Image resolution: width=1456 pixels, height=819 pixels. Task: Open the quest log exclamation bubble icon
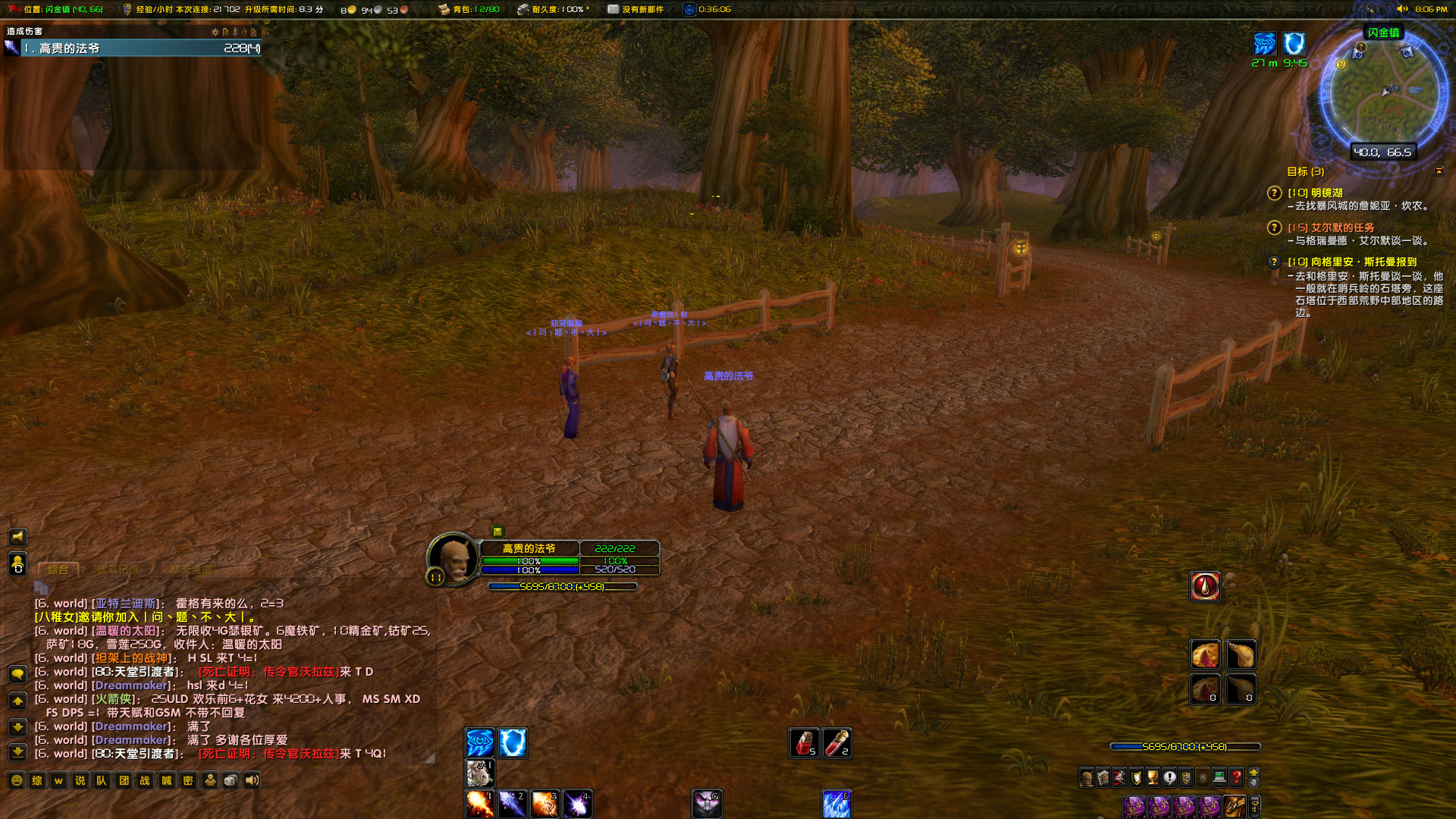click(x=1169, y=778)
